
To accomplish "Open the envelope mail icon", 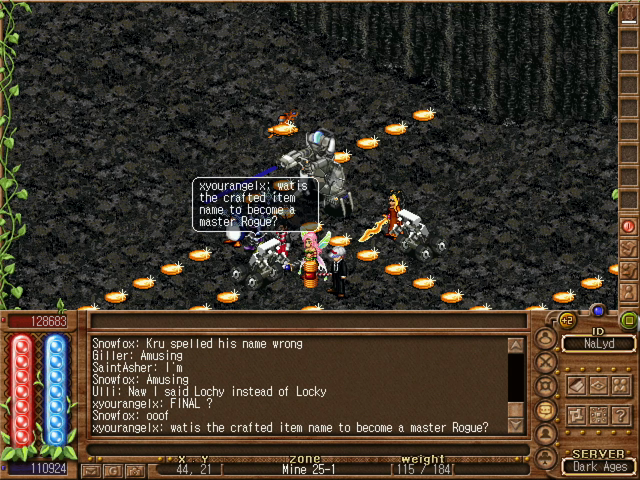I will coord(92,469).
